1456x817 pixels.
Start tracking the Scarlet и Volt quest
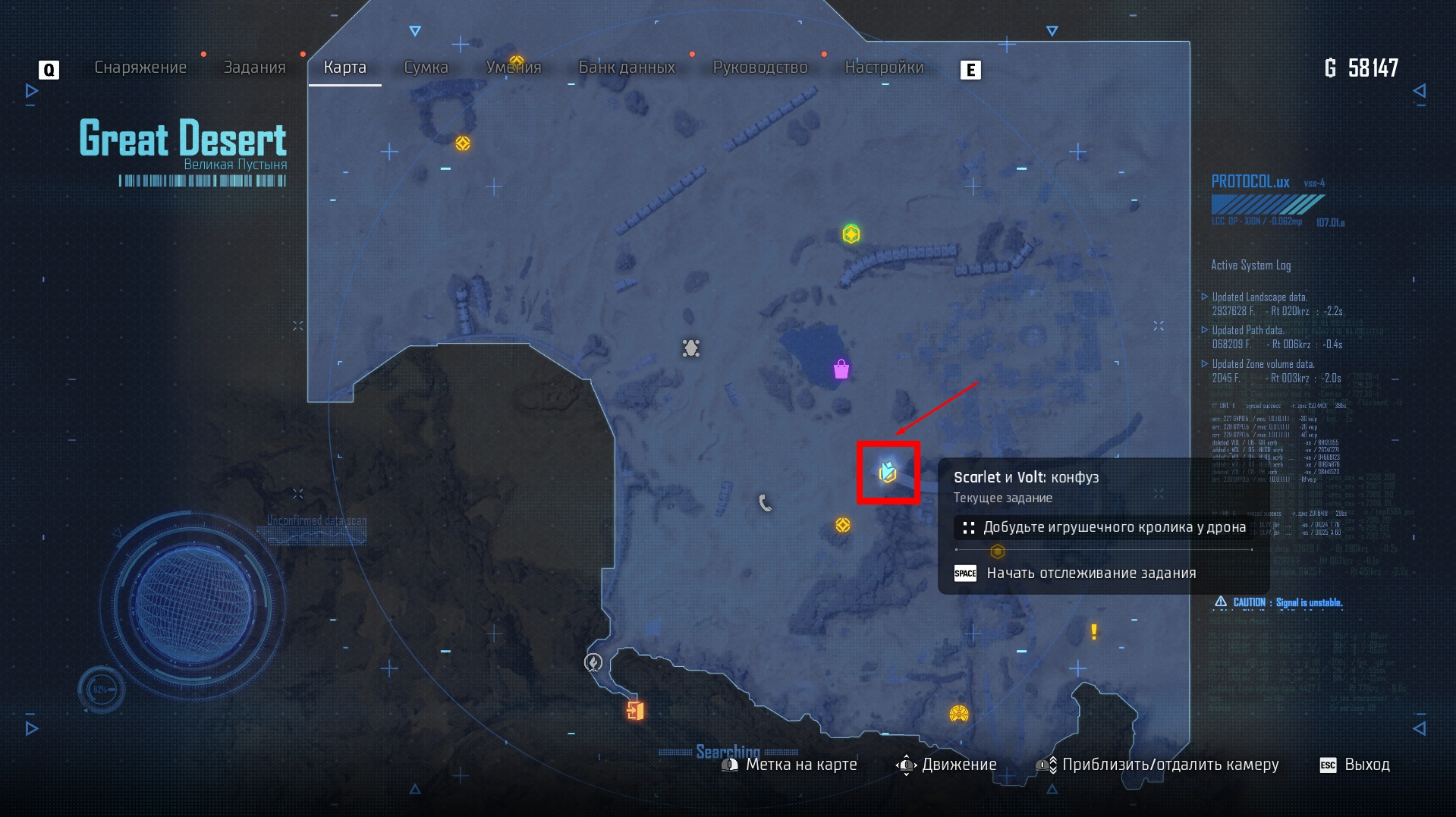[x=1090, y=573]
